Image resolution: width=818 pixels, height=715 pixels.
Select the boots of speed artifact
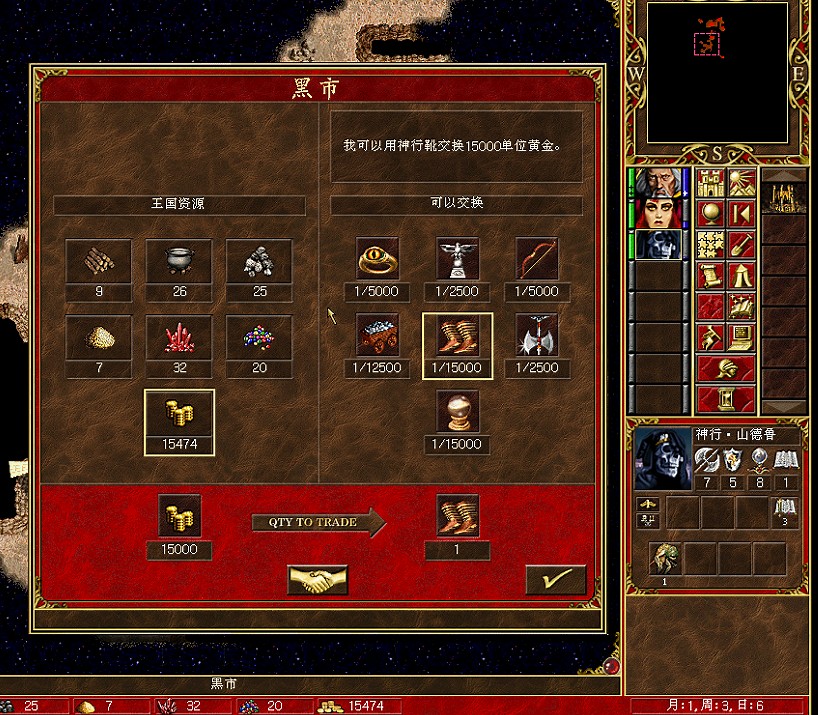click(x=458, y=336)
